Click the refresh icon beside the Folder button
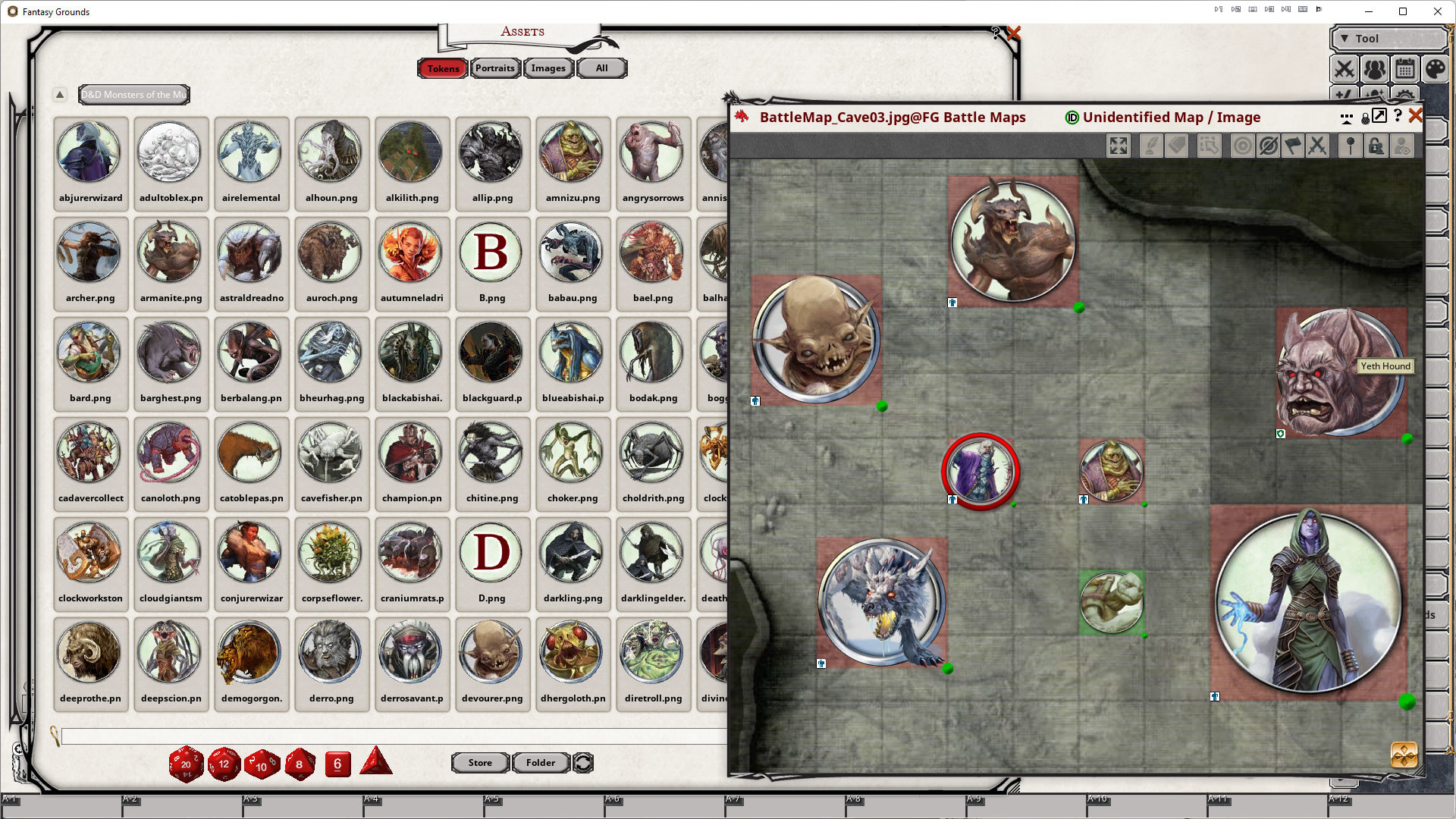1456x819 pixels. tap(582, 763)
